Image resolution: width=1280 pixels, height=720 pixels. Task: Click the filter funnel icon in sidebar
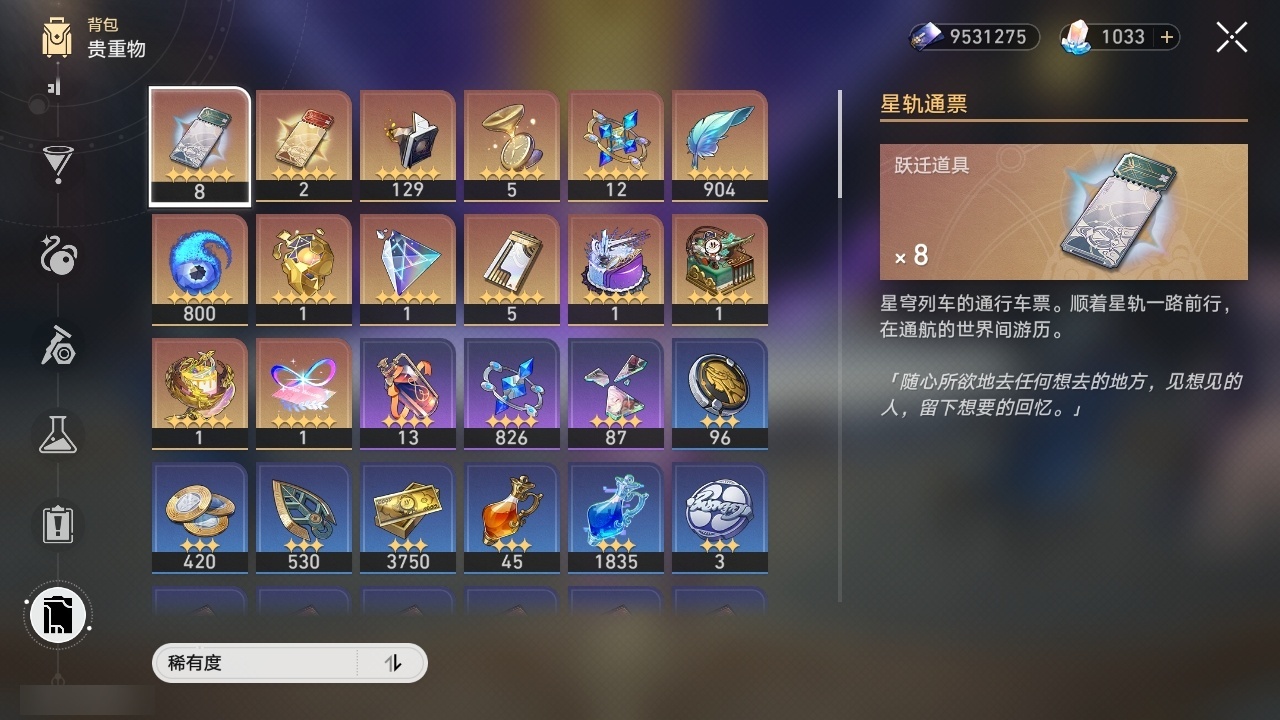tap(57, 165)
